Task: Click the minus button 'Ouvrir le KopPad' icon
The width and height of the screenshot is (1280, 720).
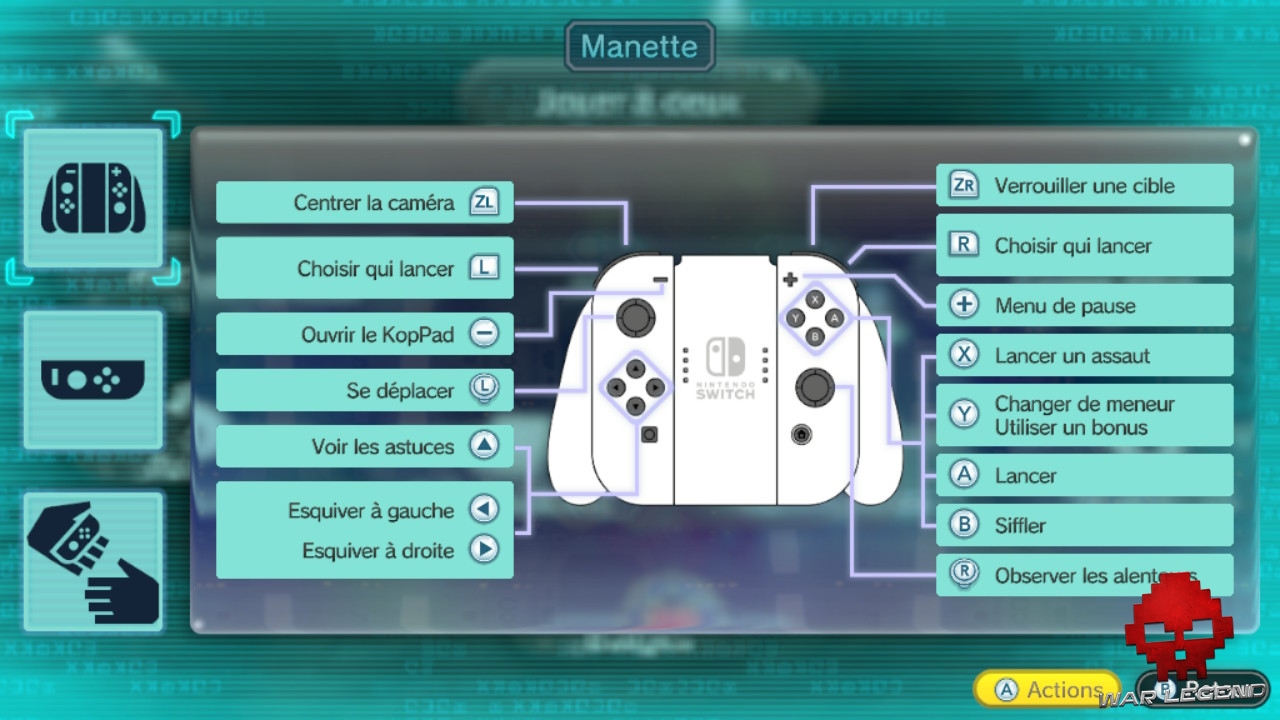Action: (x=485, y=334)
